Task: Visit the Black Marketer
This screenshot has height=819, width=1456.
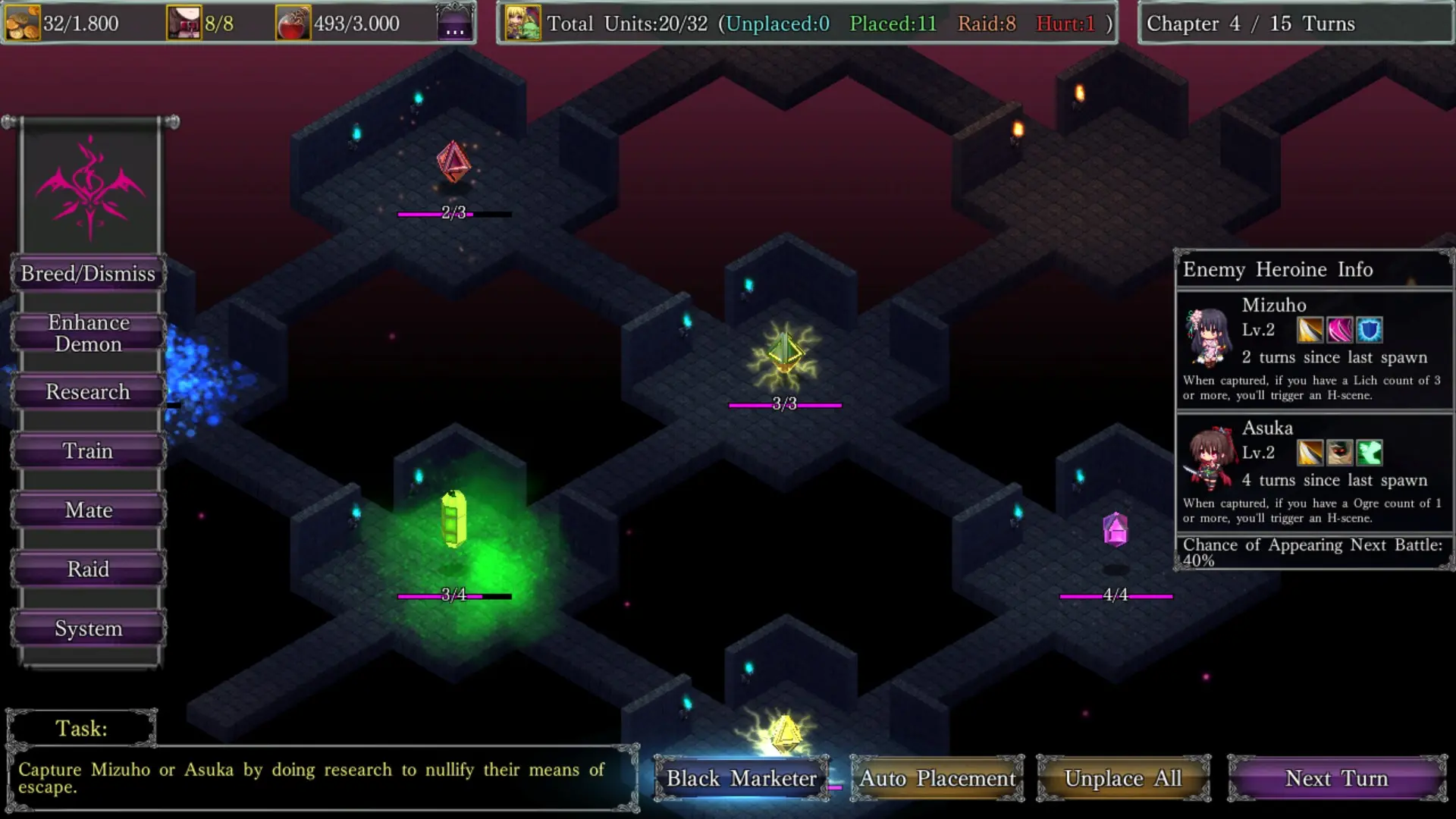Action: click(x=742, y=779)
